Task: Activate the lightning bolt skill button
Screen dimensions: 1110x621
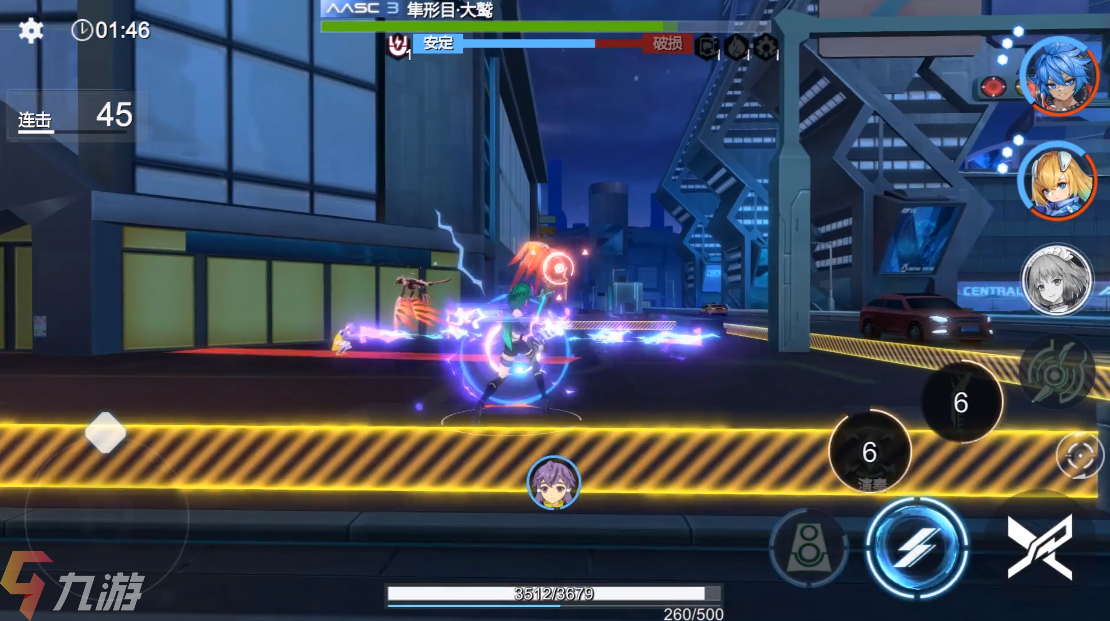Action: pyautogui.click(x=916, y=547)
